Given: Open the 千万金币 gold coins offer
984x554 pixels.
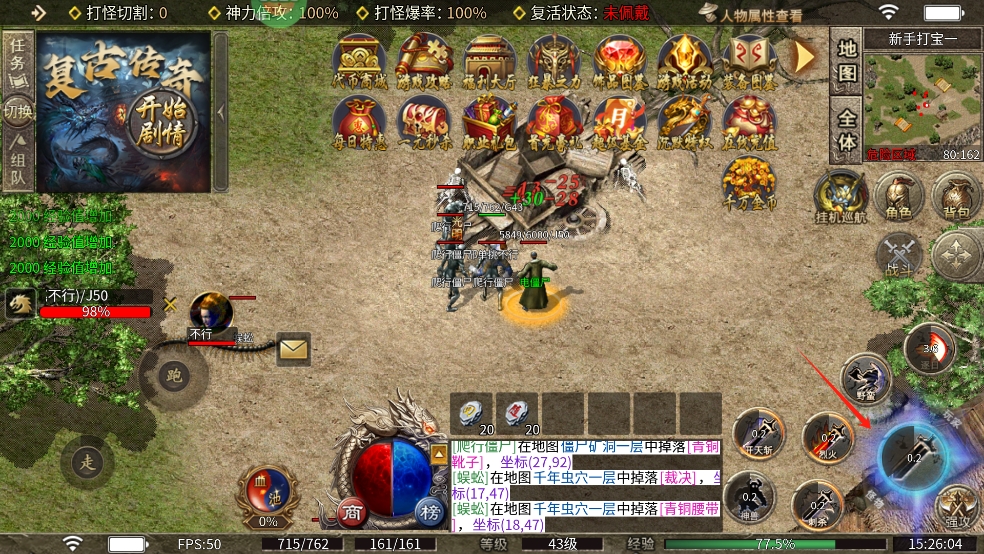Looking at the screenshot, I should [750, 184].
